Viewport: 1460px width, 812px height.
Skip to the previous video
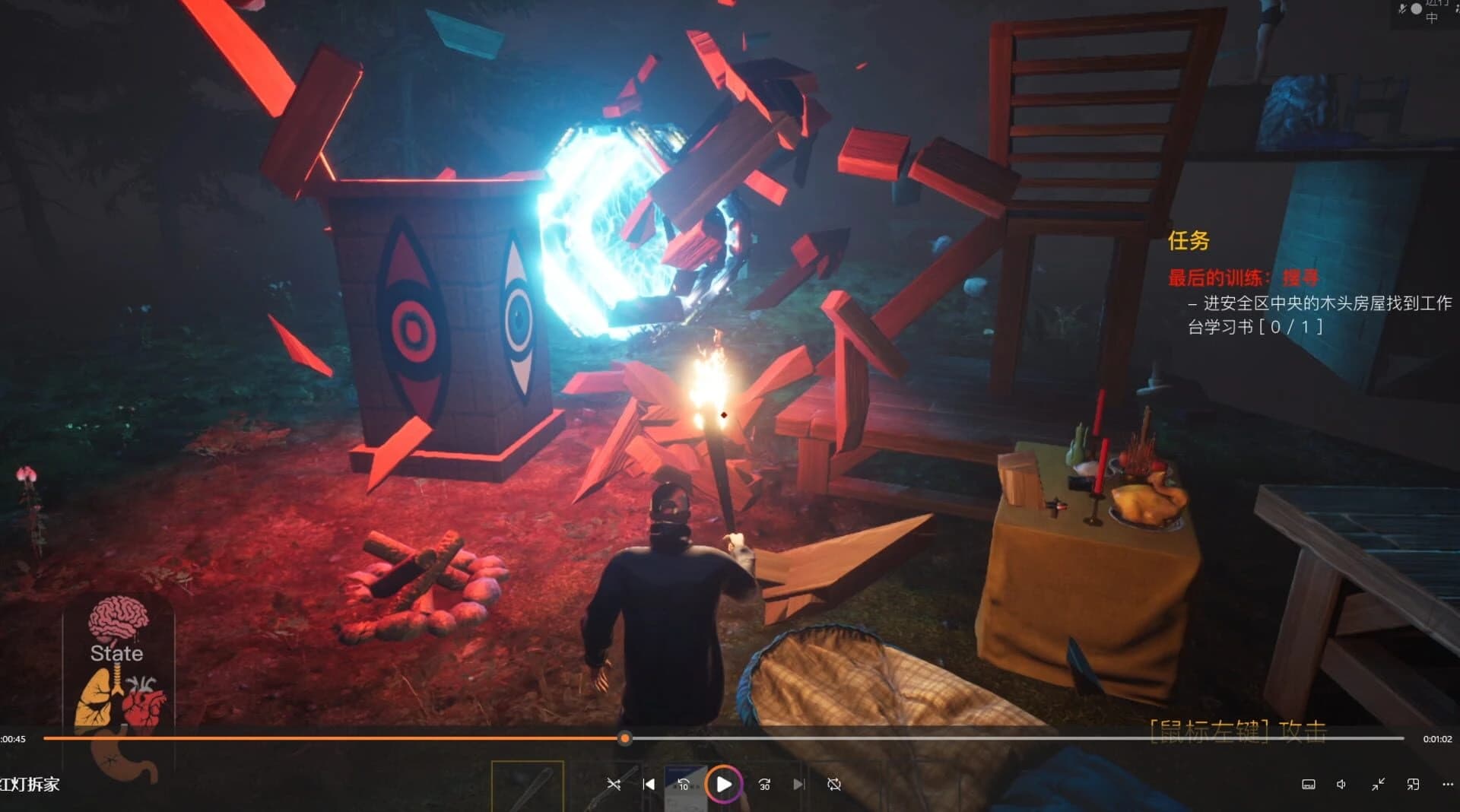click(649, 785)
